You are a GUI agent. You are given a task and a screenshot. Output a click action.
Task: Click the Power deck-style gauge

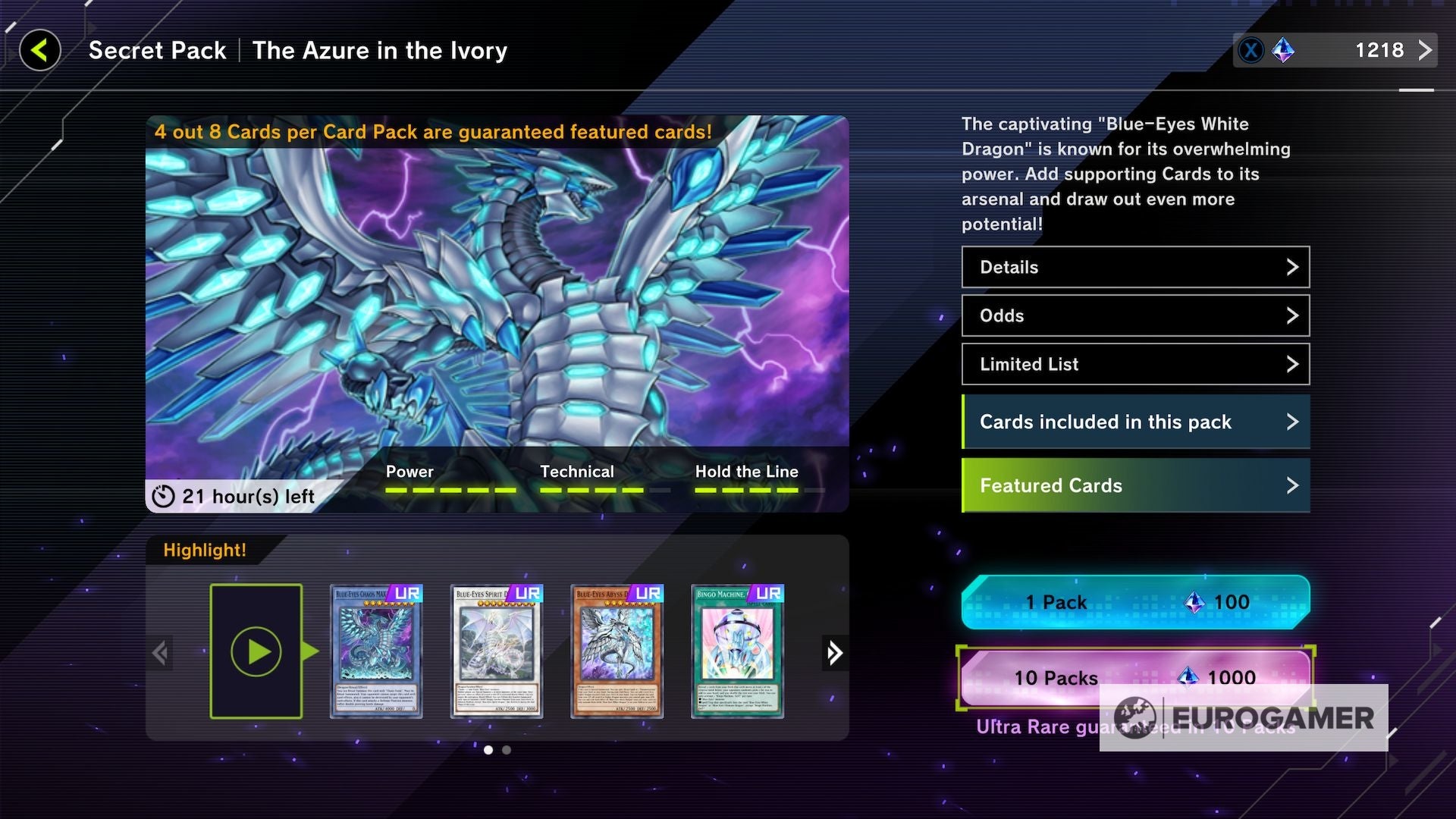coord(447,491)
